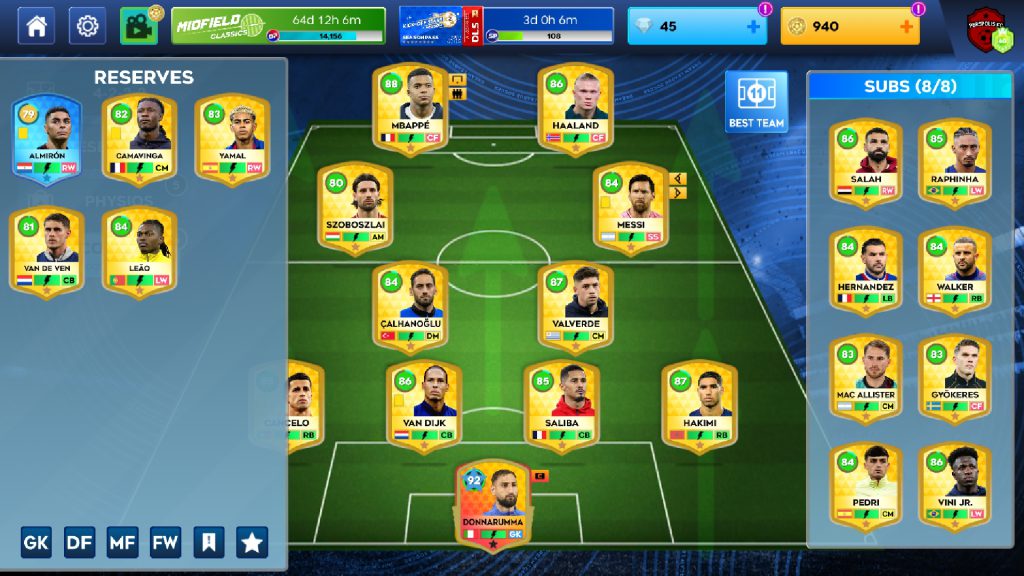Add more diamonds with the plus button
The image size is (1024, 576).
click(754, 27)
